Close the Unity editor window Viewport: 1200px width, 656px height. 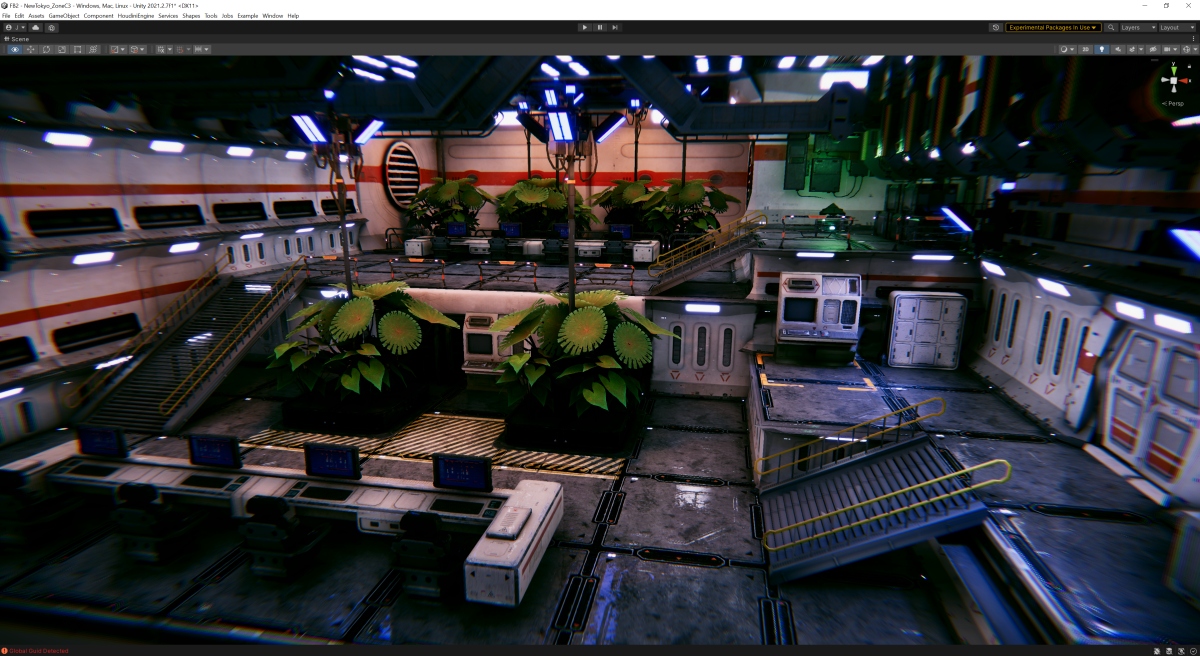pyautogui.click(x=1188, y=5)
